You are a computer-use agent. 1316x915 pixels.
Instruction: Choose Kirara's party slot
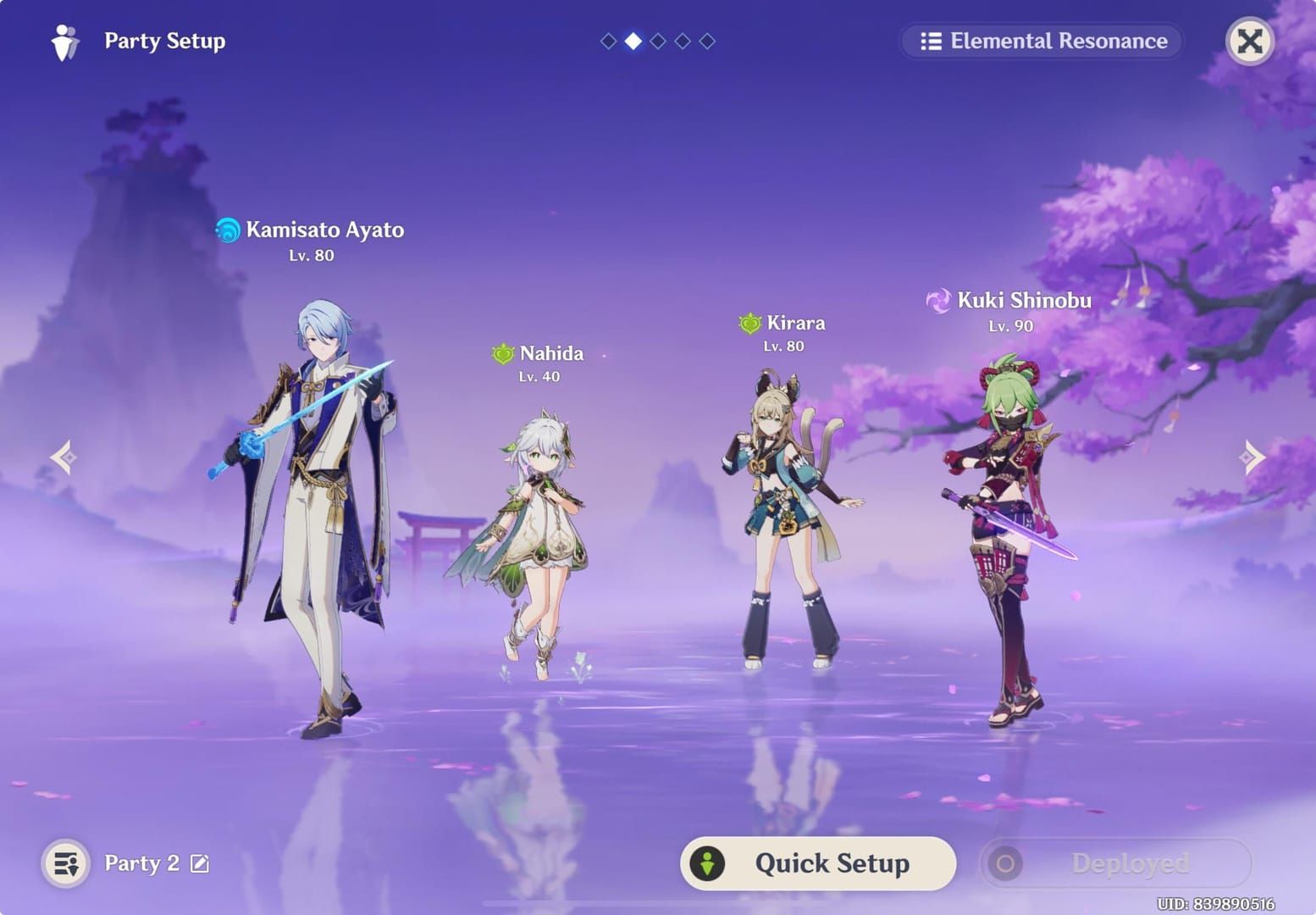click(783, 517)
